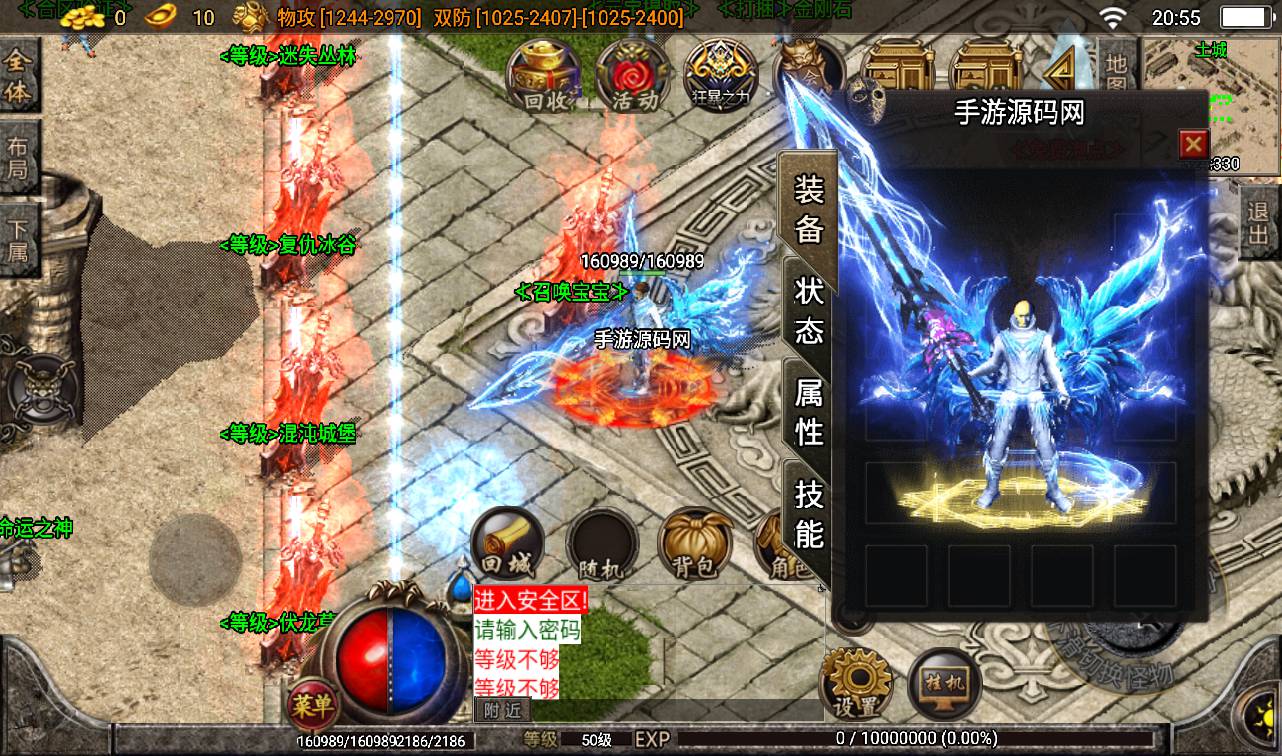Viewport: 1282px width, 756px height.
Task: Open the 活动 events icon
Action: (634, 73)
